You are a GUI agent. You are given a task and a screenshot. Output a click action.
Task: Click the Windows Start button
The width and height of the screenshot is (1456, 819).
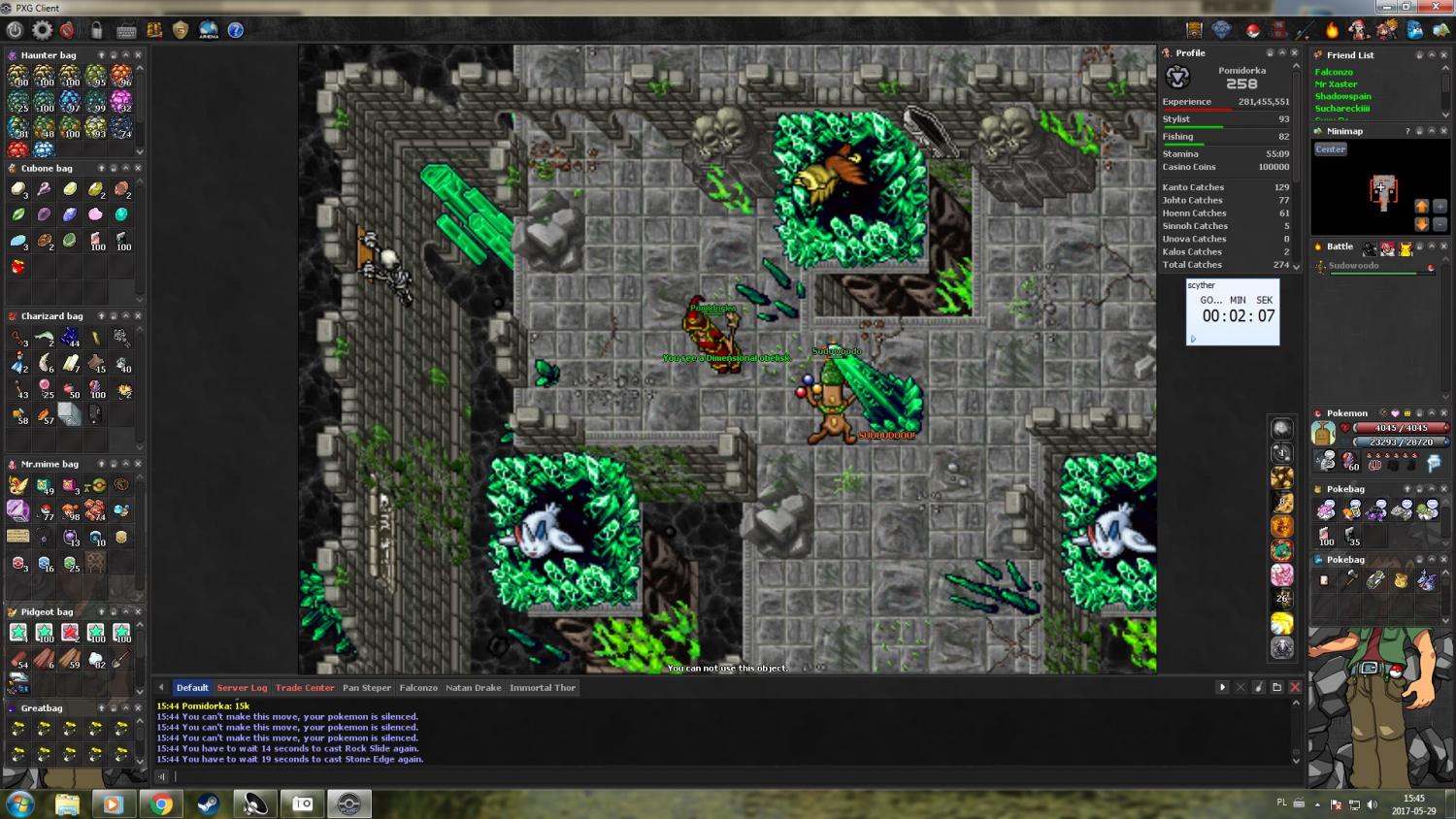click(19, 804)
